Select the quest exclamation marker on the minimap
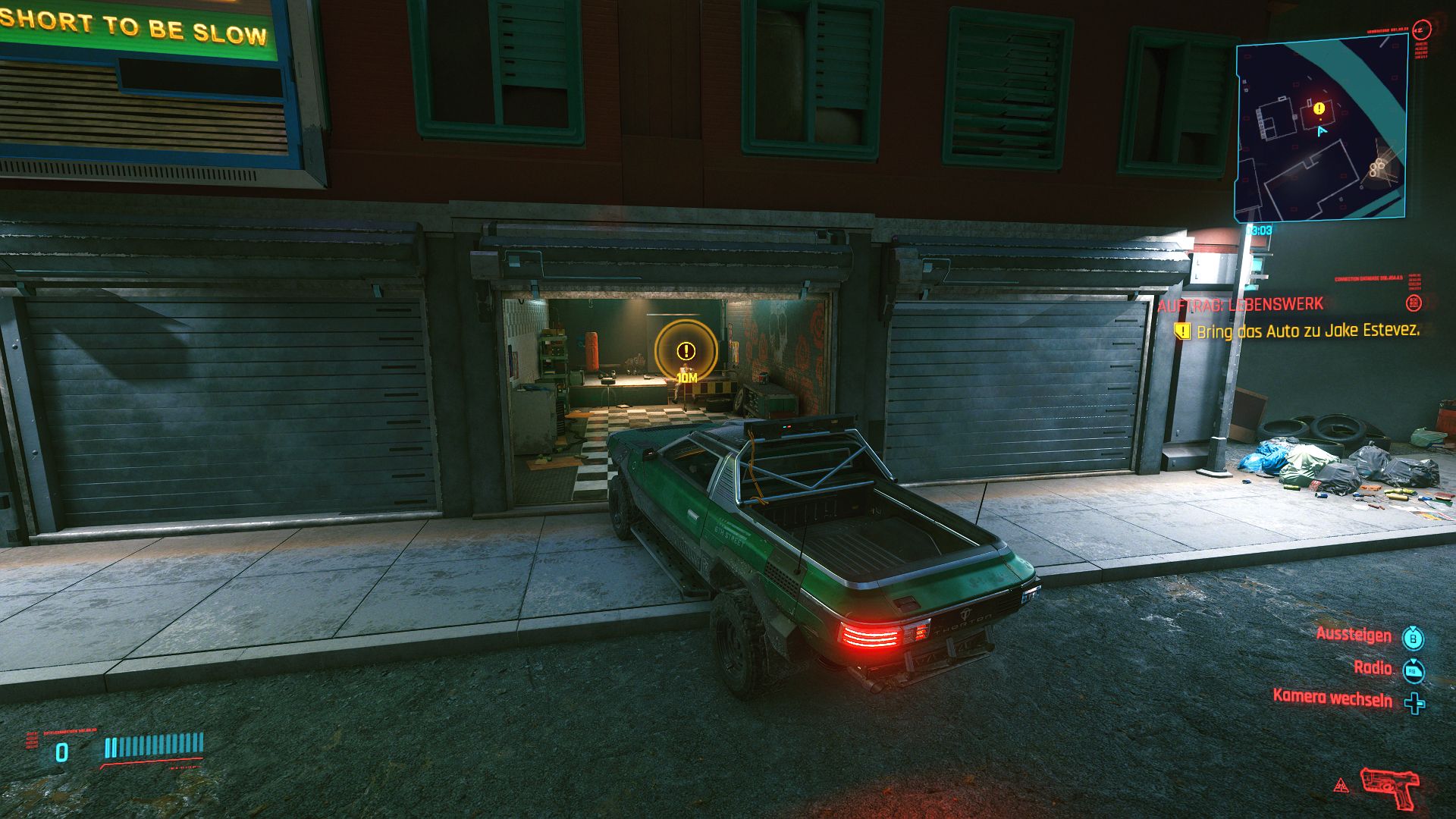The image size is (1456, 819). click(x=1318, y=108)
